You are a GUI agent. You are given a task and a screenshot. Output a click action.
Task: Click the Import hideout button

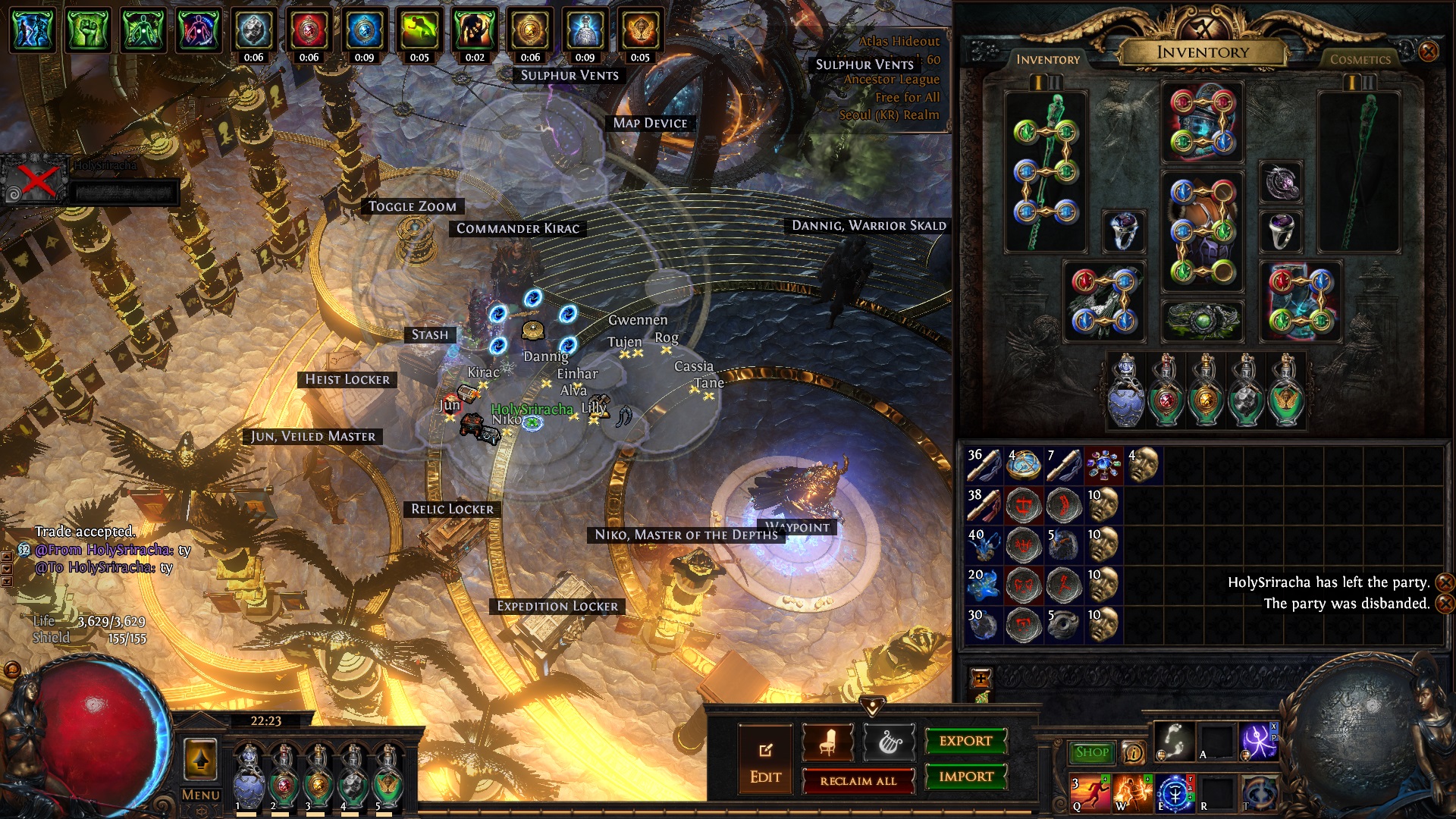coord(965,777)
